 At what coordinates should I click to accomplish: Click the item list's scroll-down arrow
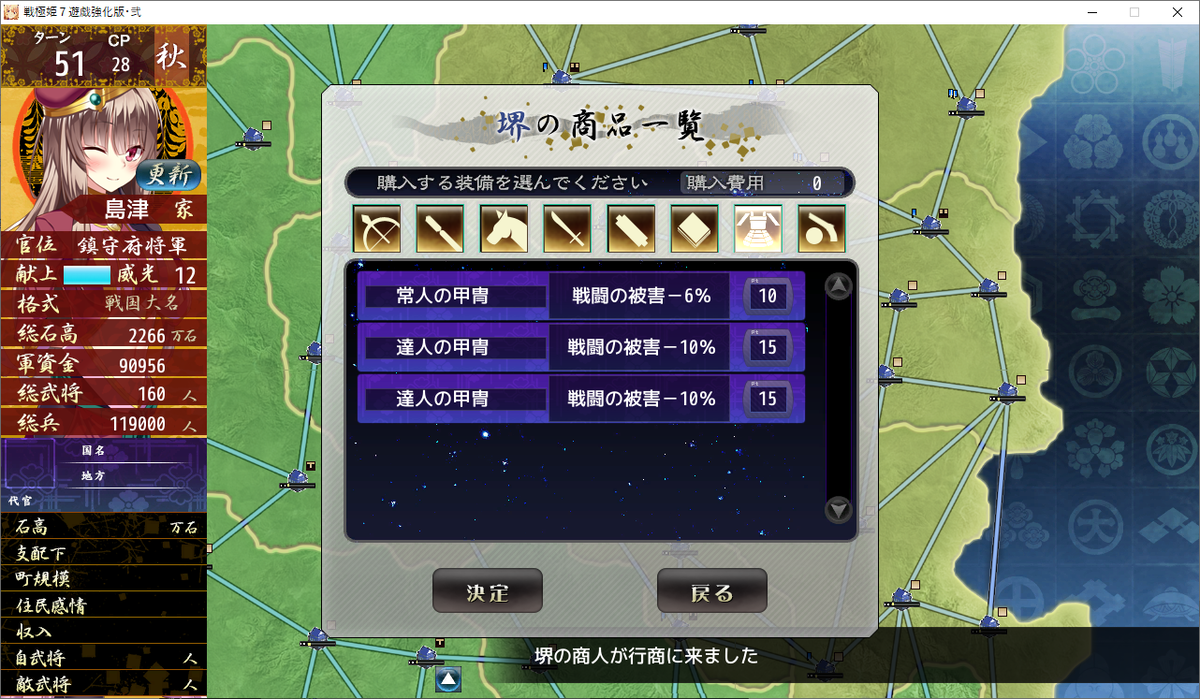pyautogui.click(x=838, y=510)
